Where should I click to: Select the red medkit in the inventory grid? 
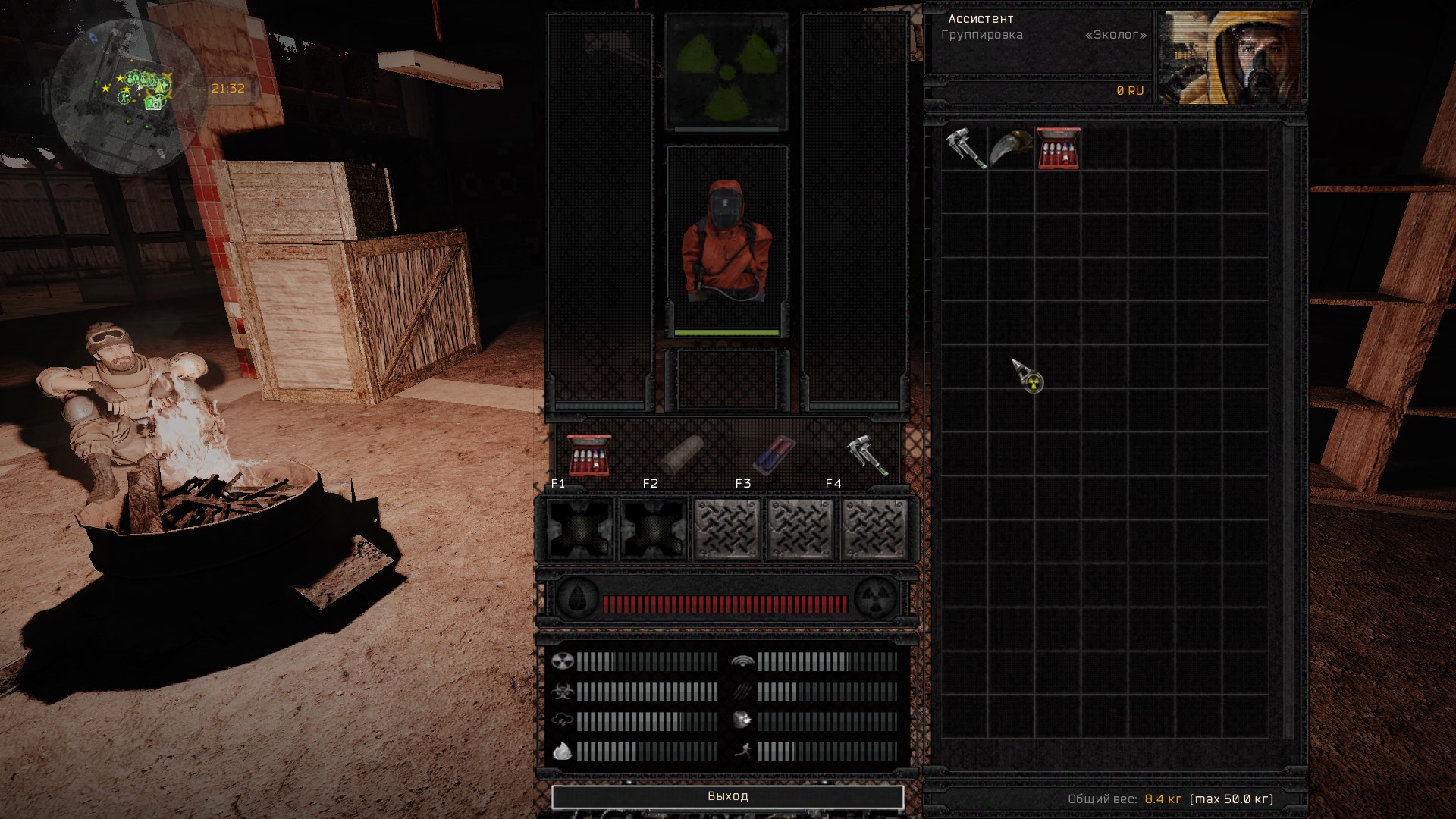[1059, 149]
